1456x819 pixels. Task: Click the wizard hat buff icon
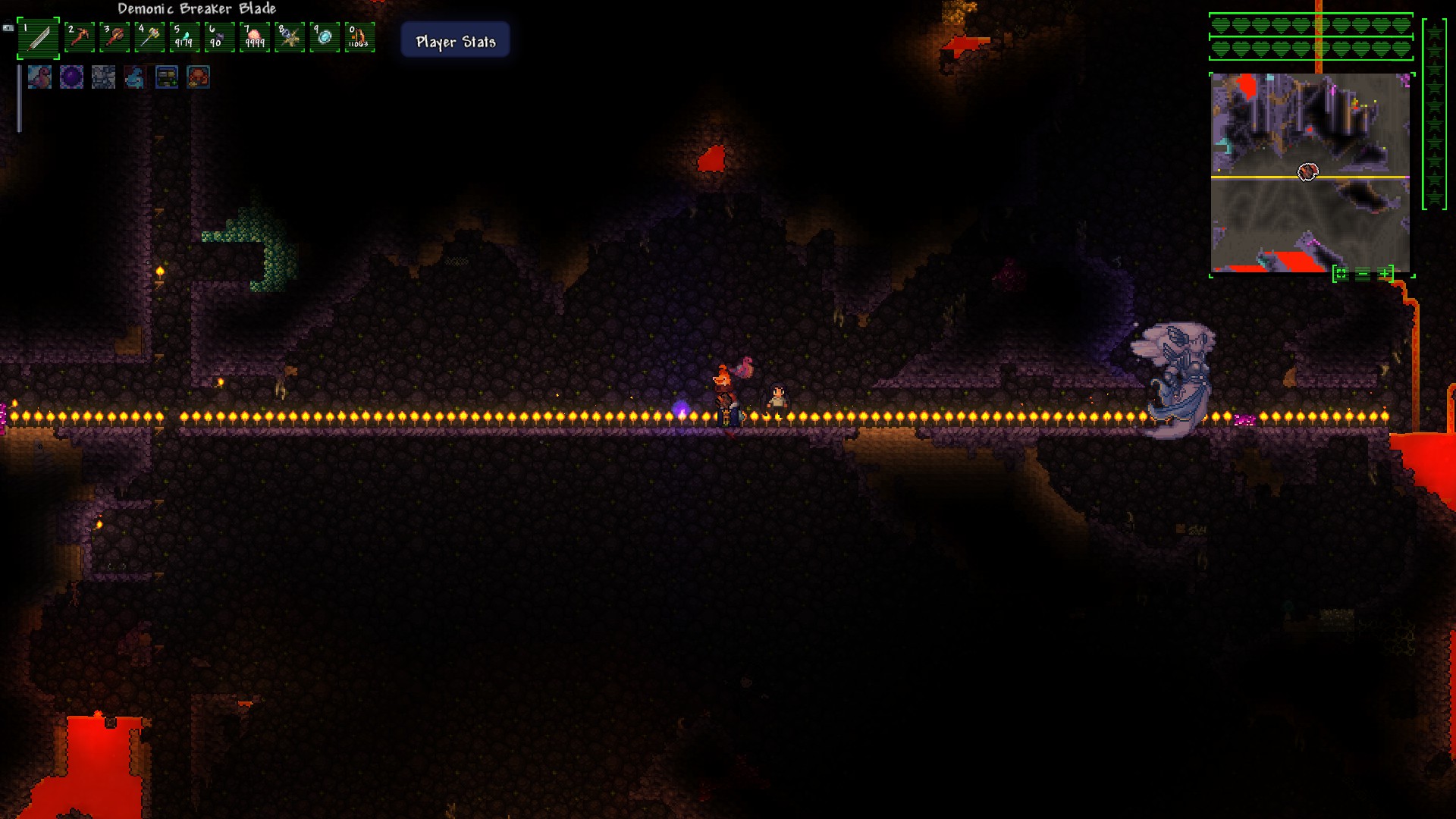[x=134, y=77]
